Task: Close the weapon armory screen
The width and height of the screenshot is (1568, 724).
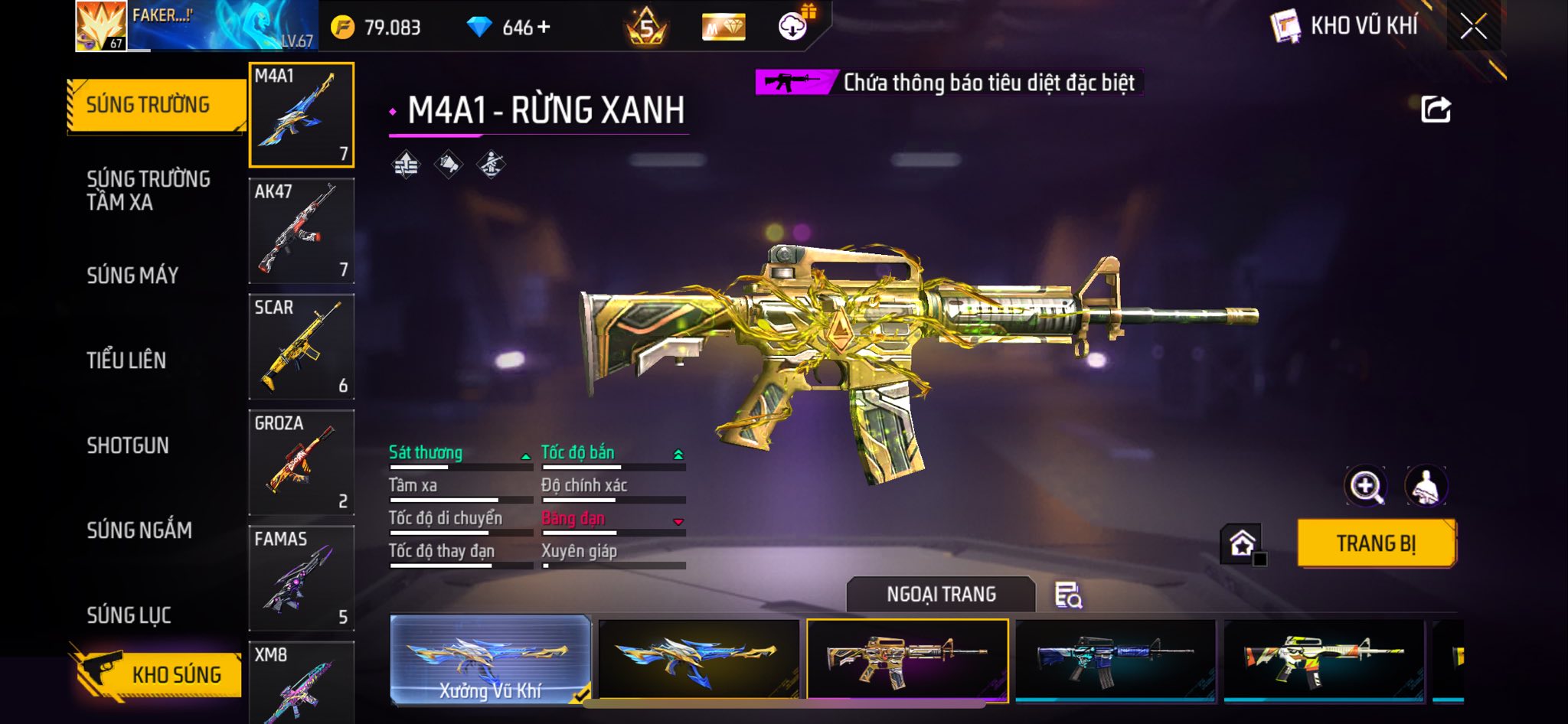Action: tap(1473, 27)
